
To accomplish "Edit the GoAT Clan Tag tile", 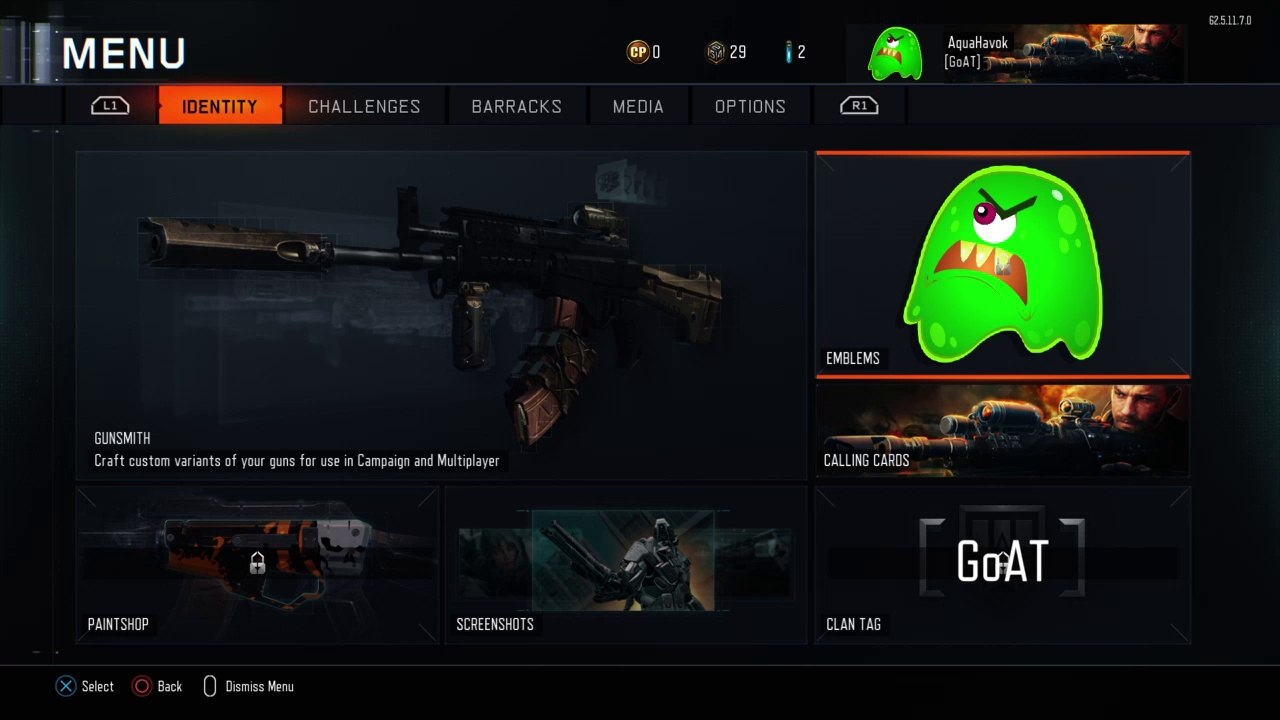I will pyautogui.click(x=1003, y=565).
